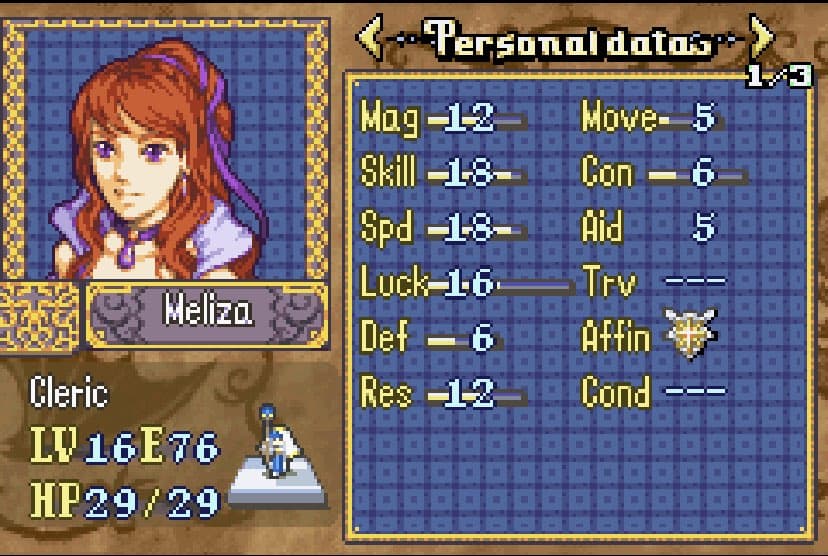Select the Meliza name plate
The image size is (828, 556).
[208, 314]
